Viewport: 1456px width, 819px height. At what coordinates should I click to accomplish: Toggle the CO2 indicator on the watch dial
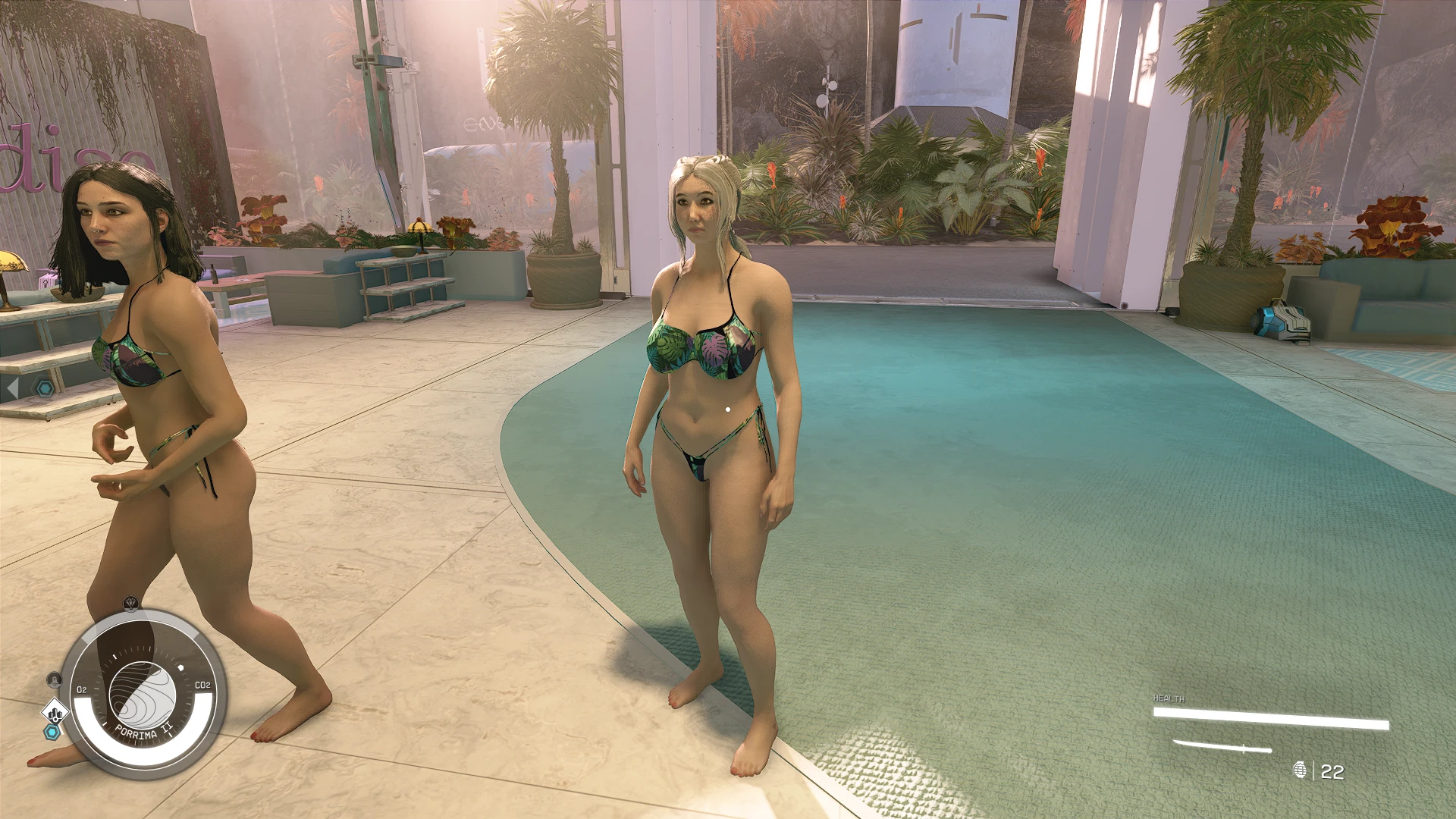(x=202, y=685)
